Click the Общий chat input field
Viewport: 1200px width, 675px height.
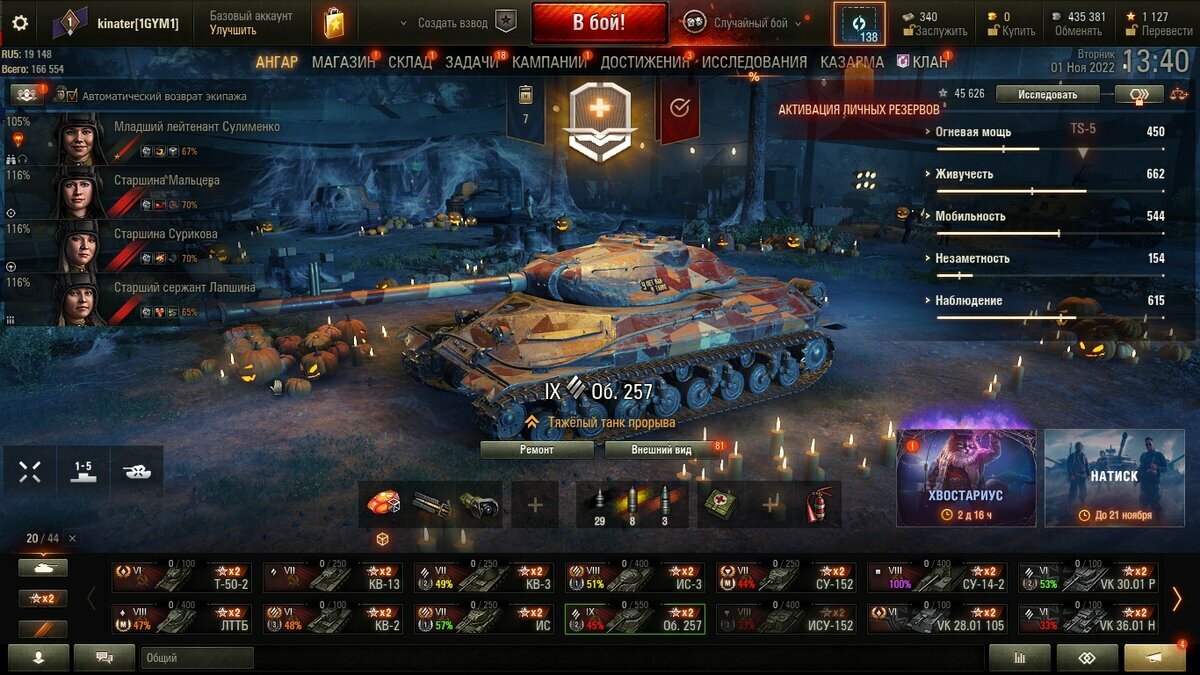(196, 658)
